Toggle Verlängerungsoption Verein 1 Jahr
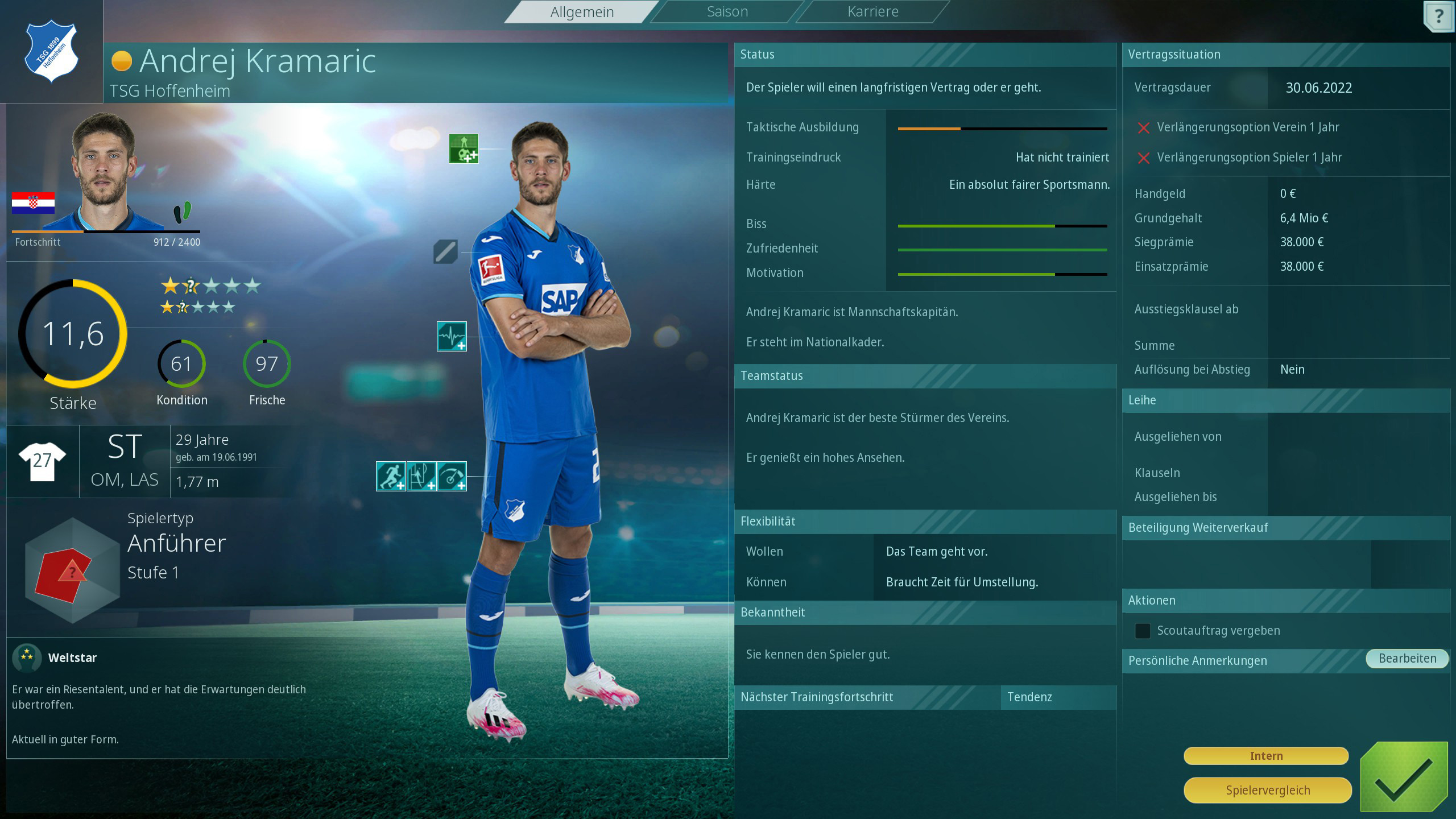Viewport: 1456px width, 819px height. tap(1144, 128)
